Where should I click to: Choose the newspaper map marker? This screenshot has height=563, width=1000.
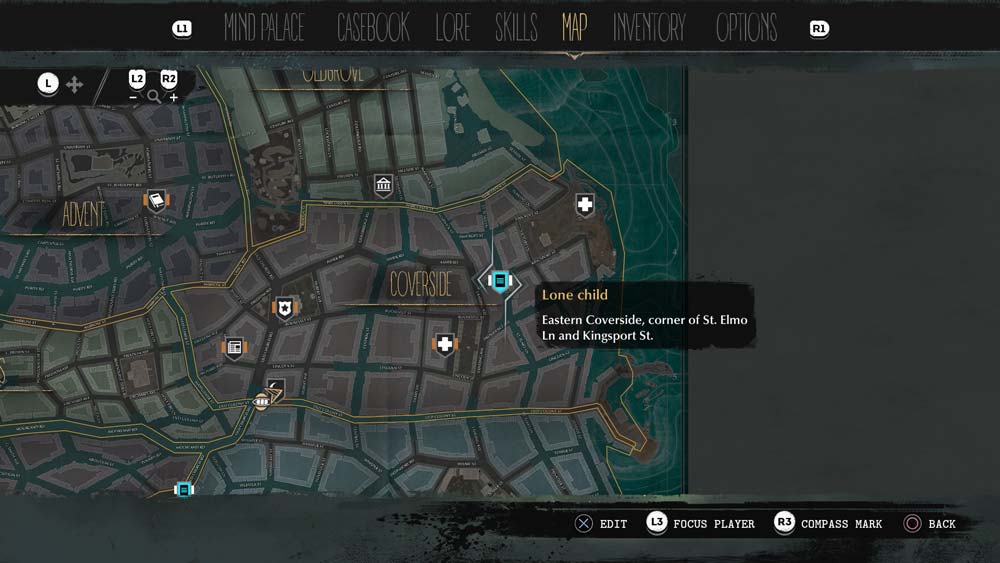[234, 347]
